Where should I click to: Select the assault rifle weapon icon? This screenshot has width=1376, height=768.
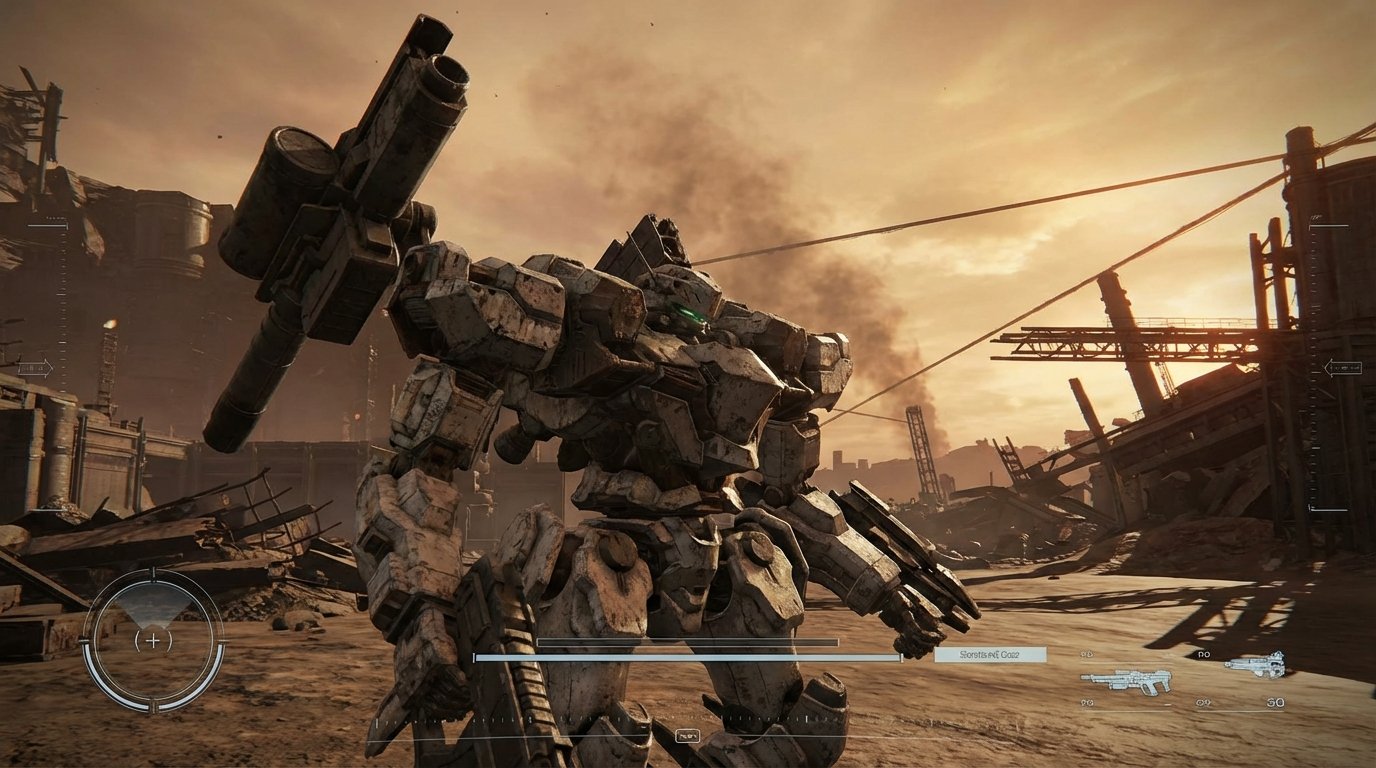[1127, 681]
